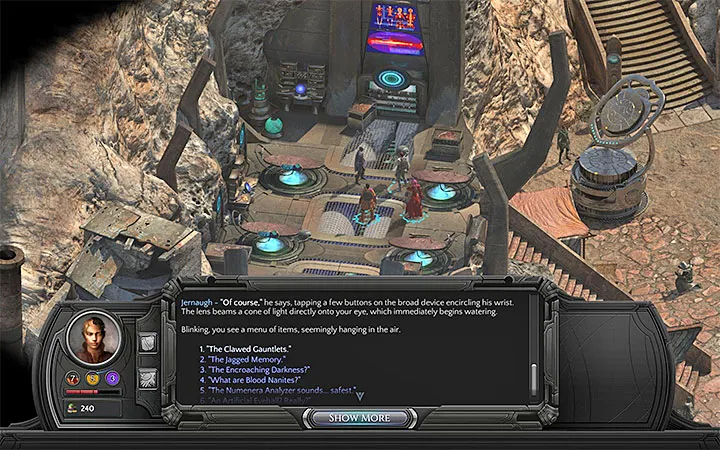
Task: Click the Show More button
Action: tap(360, 417)
